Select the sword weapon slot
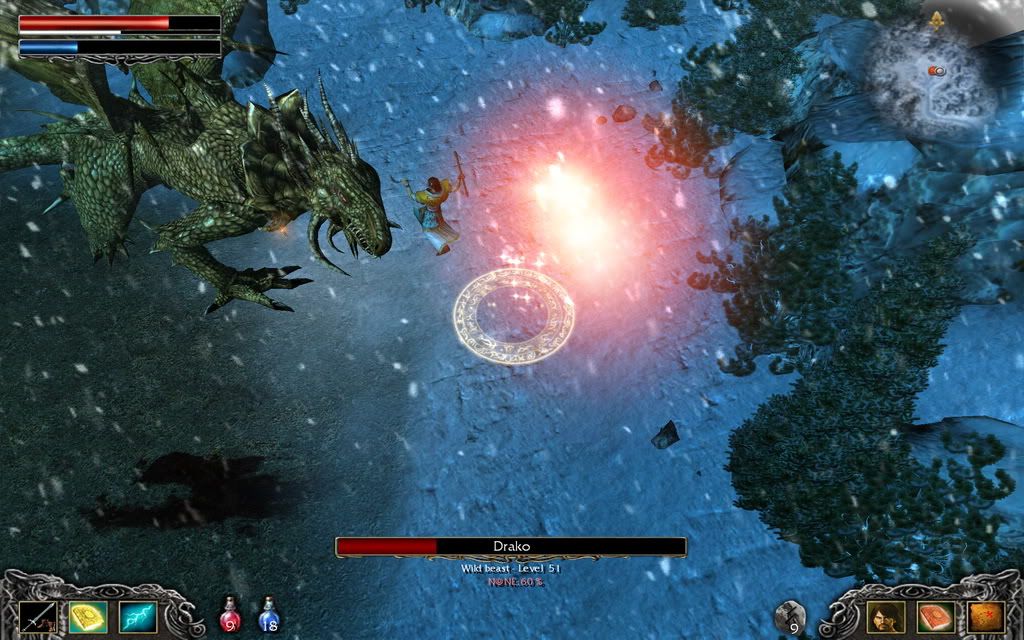The width and height of the screenshot is (1024, 640). tap(37, 616)
